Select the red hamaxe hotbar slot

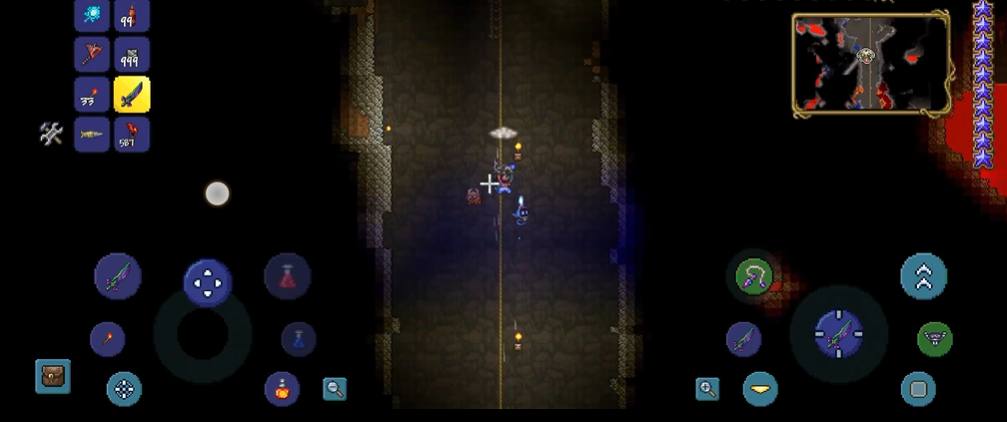pyautogui.click(x=91, y=54)
